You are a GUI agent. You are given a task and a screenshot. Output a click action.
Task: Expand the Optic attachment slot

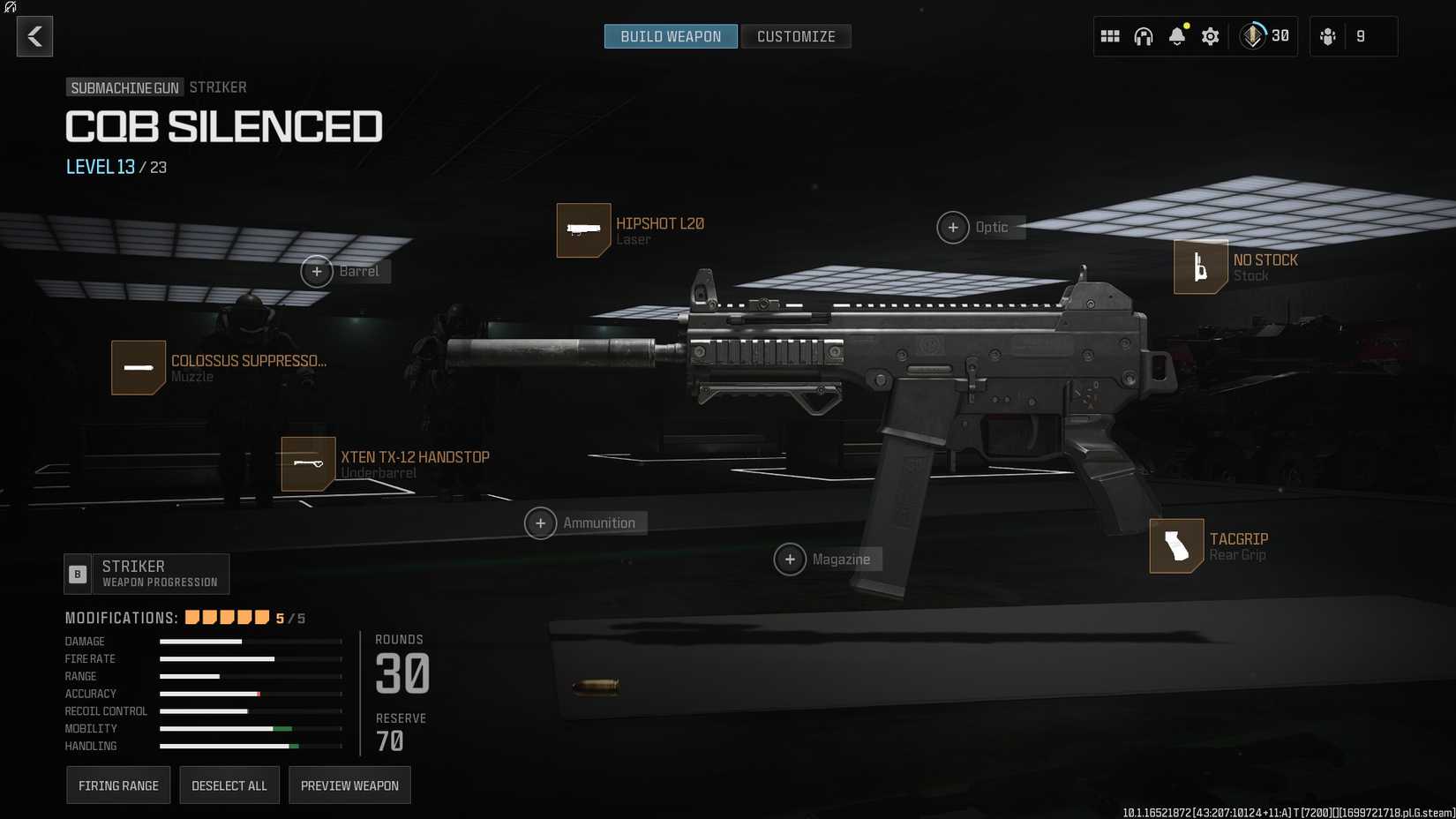(x=953, y=227)
